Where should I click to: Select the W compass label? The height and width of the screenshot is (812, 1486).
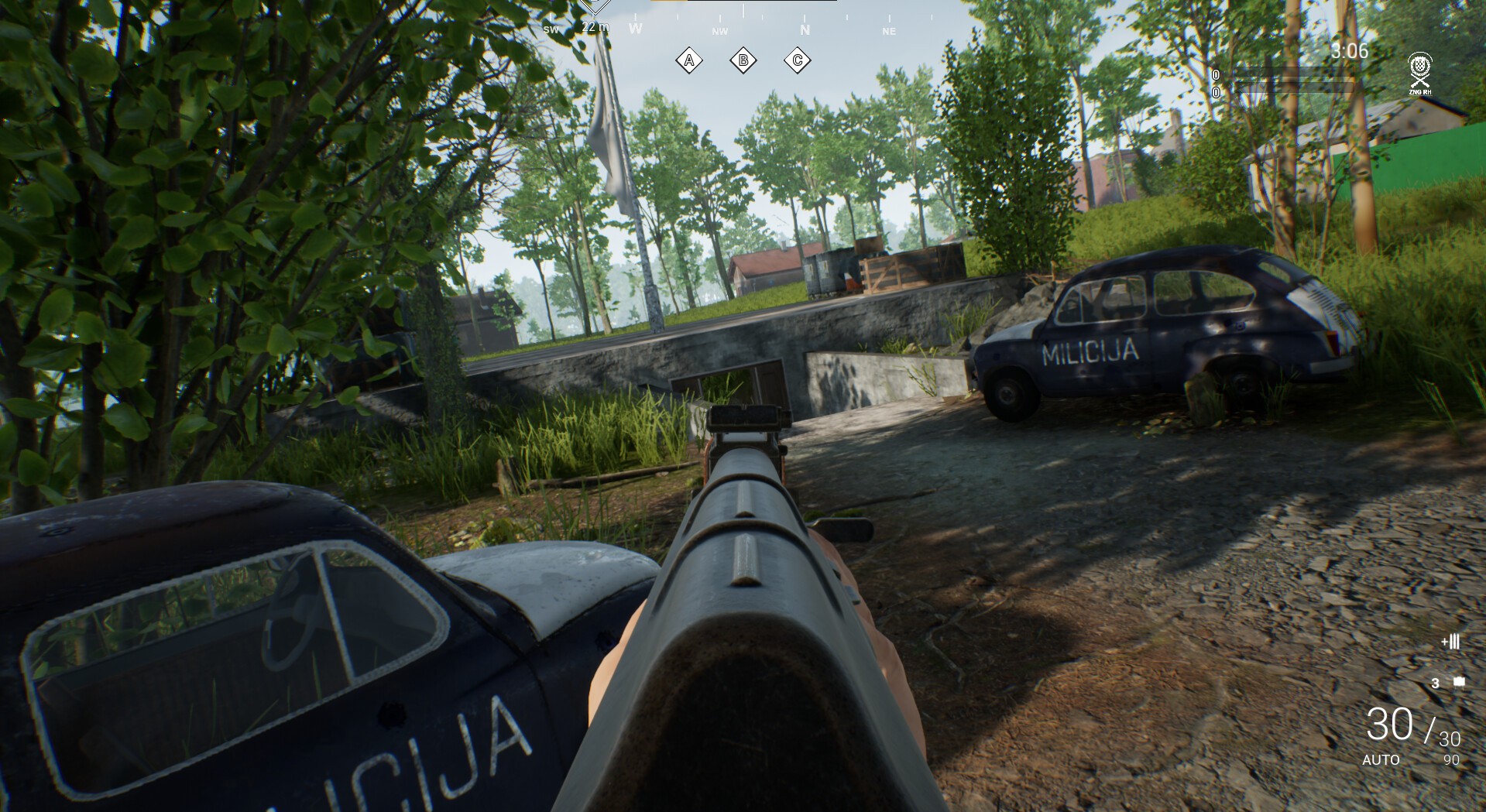pos(636,28)
